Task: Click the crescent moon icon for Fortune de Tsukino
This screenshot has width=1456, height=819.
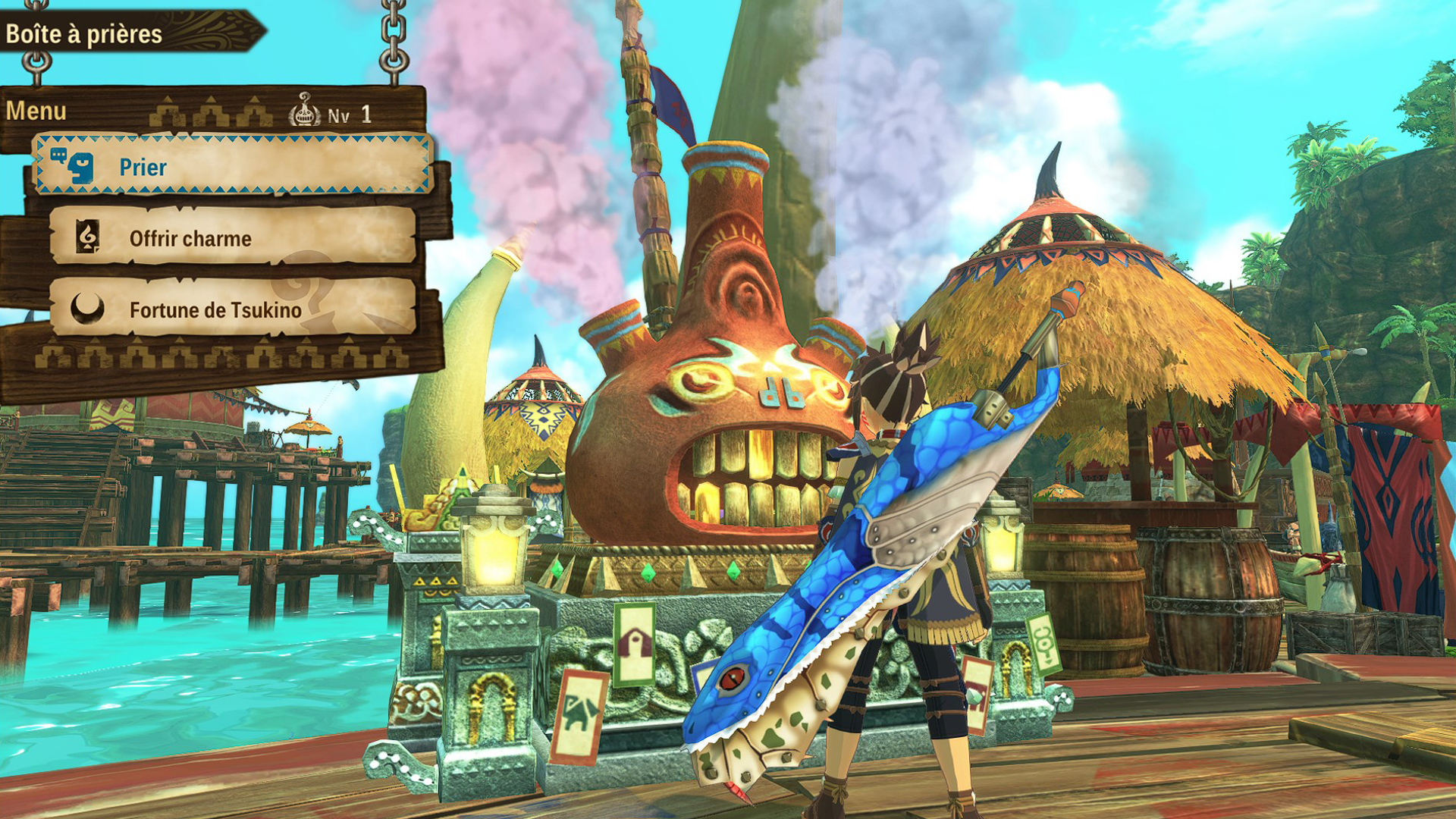Action: click(x=86, y=309)
